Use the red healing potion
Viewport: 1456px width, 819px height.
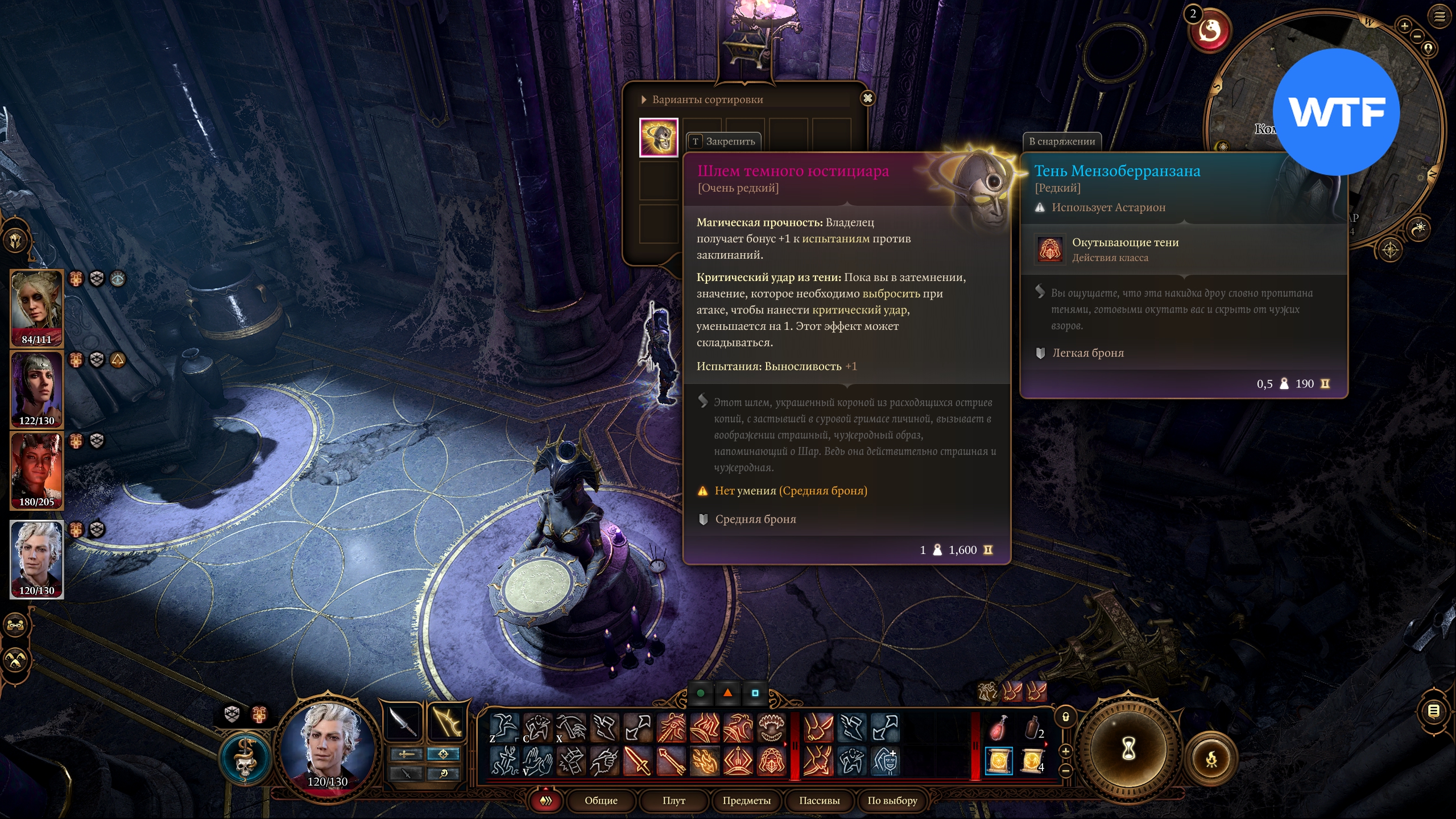coord(998,727)
